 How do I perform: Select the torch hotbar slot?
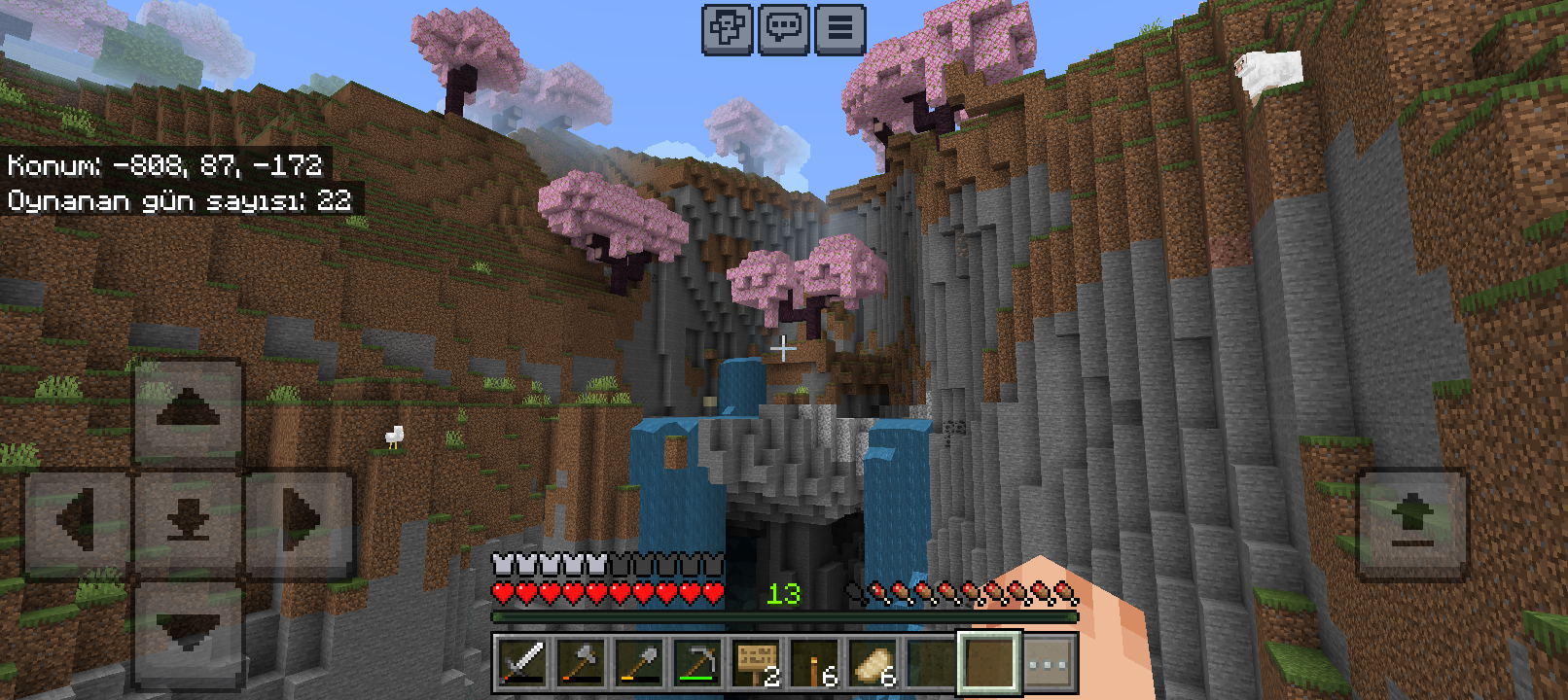pos(814,664)
